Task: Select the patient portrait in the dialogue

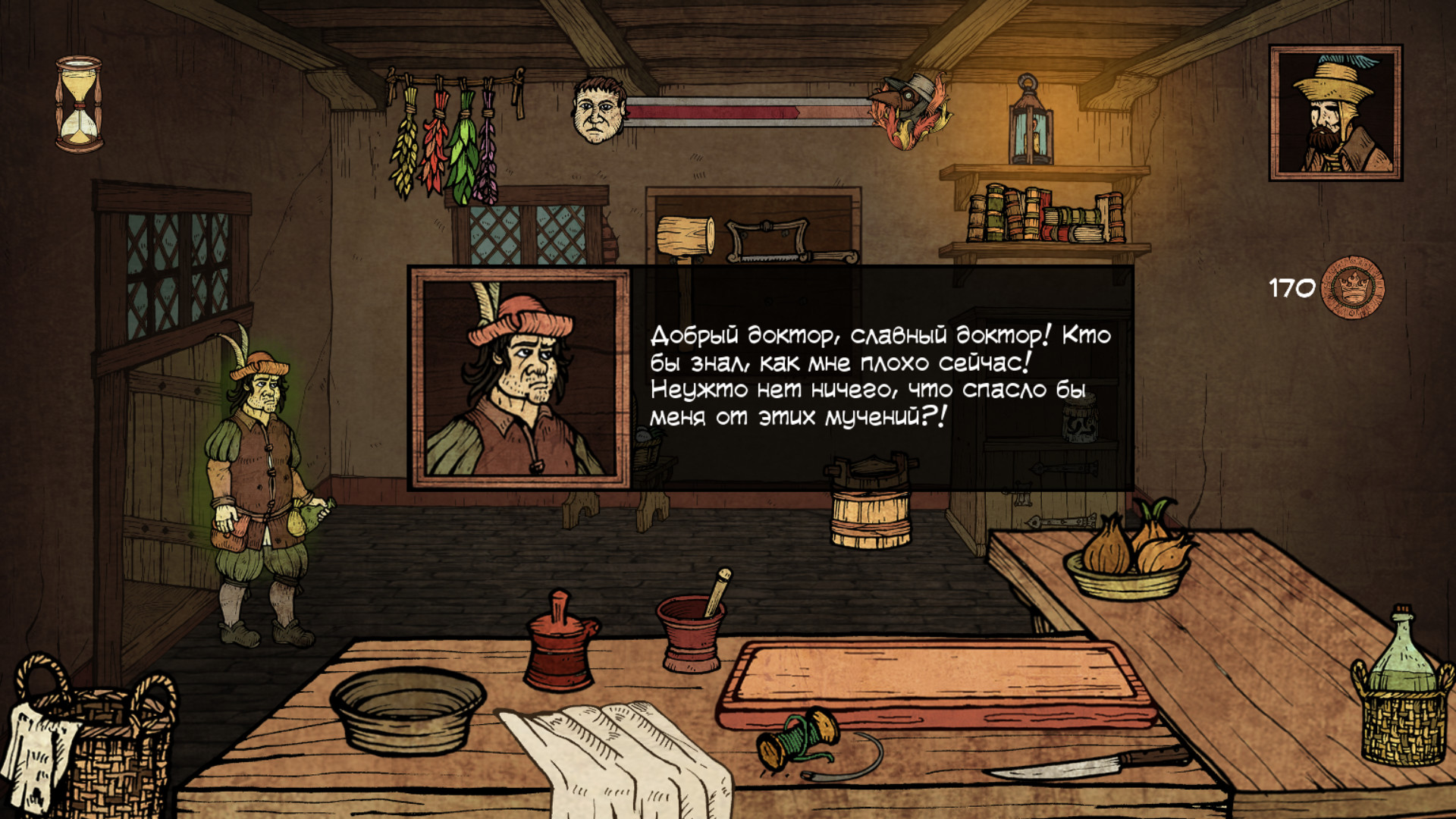Action: click(x=520, y=378)
